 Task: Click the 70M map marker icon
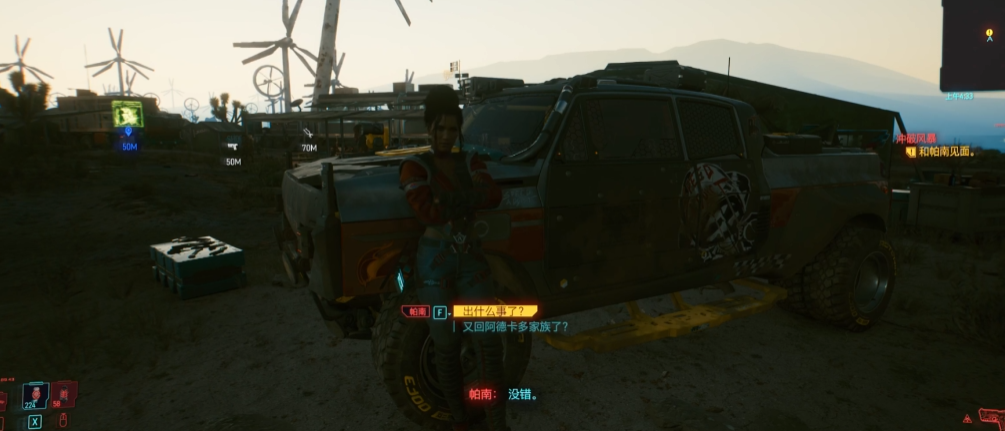pyautogui.click(x=308, y=132)
